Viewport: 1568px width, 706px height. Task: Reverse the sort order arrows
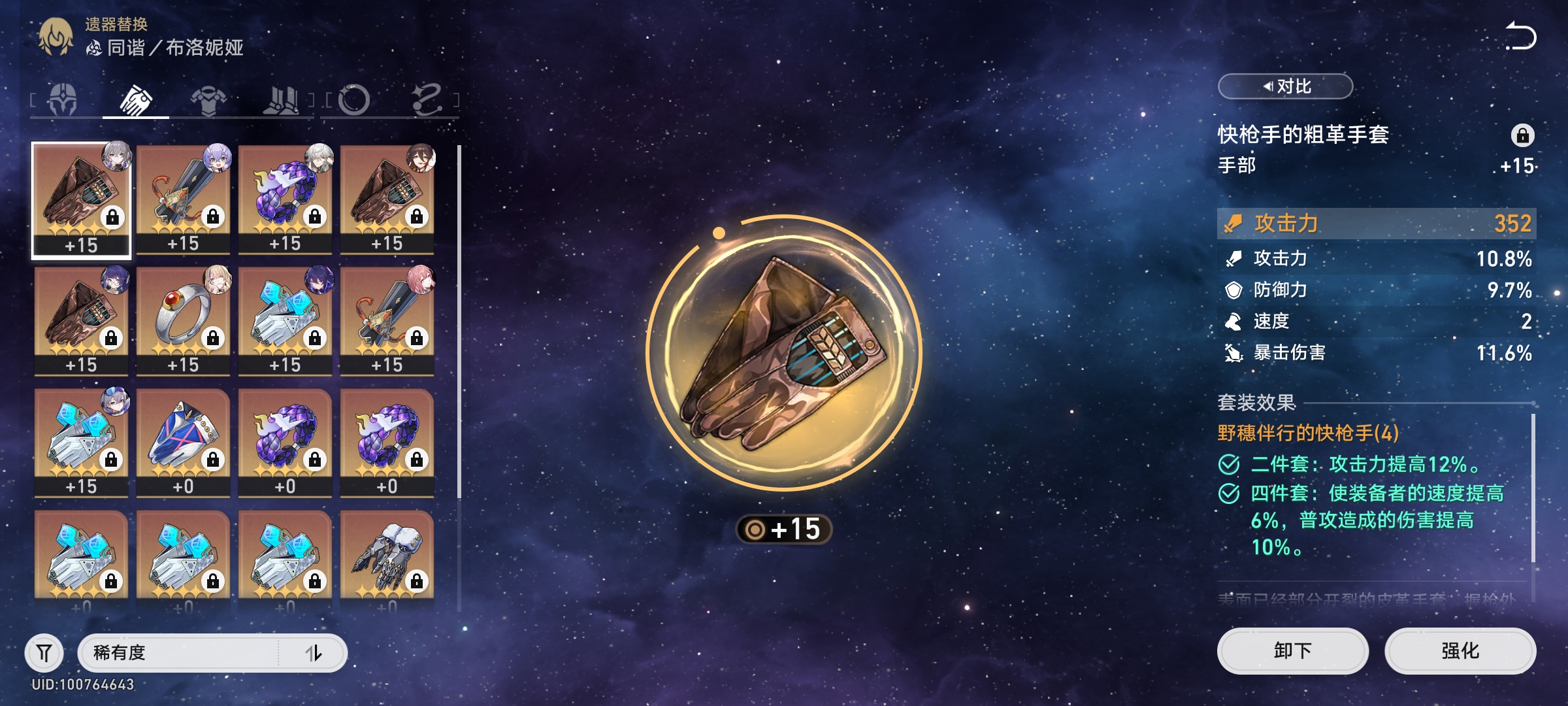click(314, 652)
